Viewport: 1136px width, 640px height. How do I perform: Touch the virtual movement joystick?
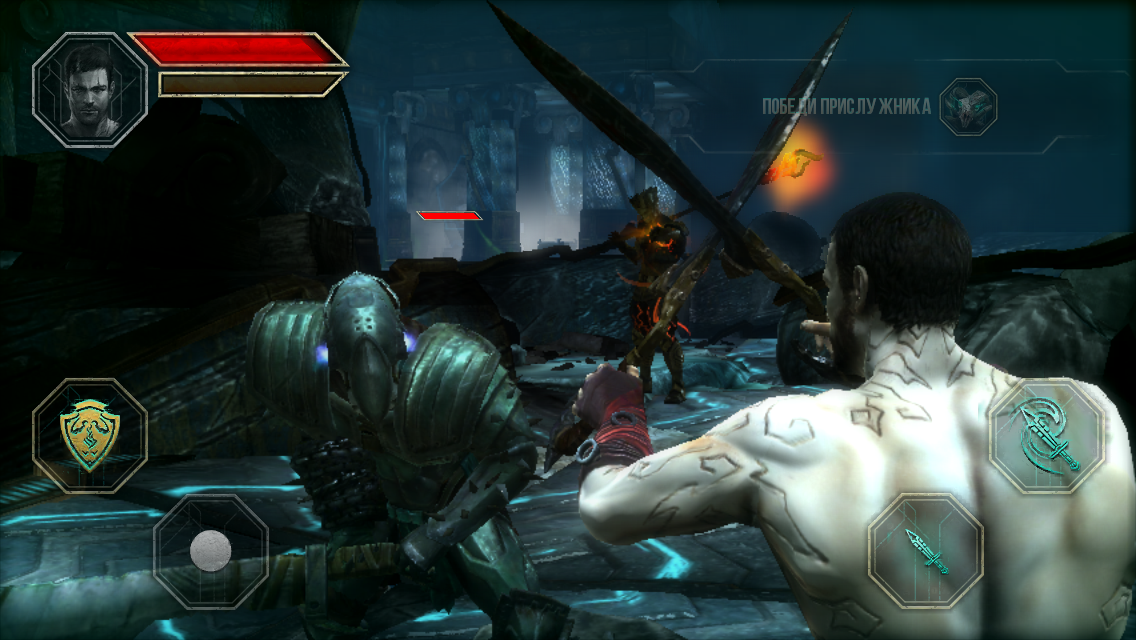tap(211, 550)
